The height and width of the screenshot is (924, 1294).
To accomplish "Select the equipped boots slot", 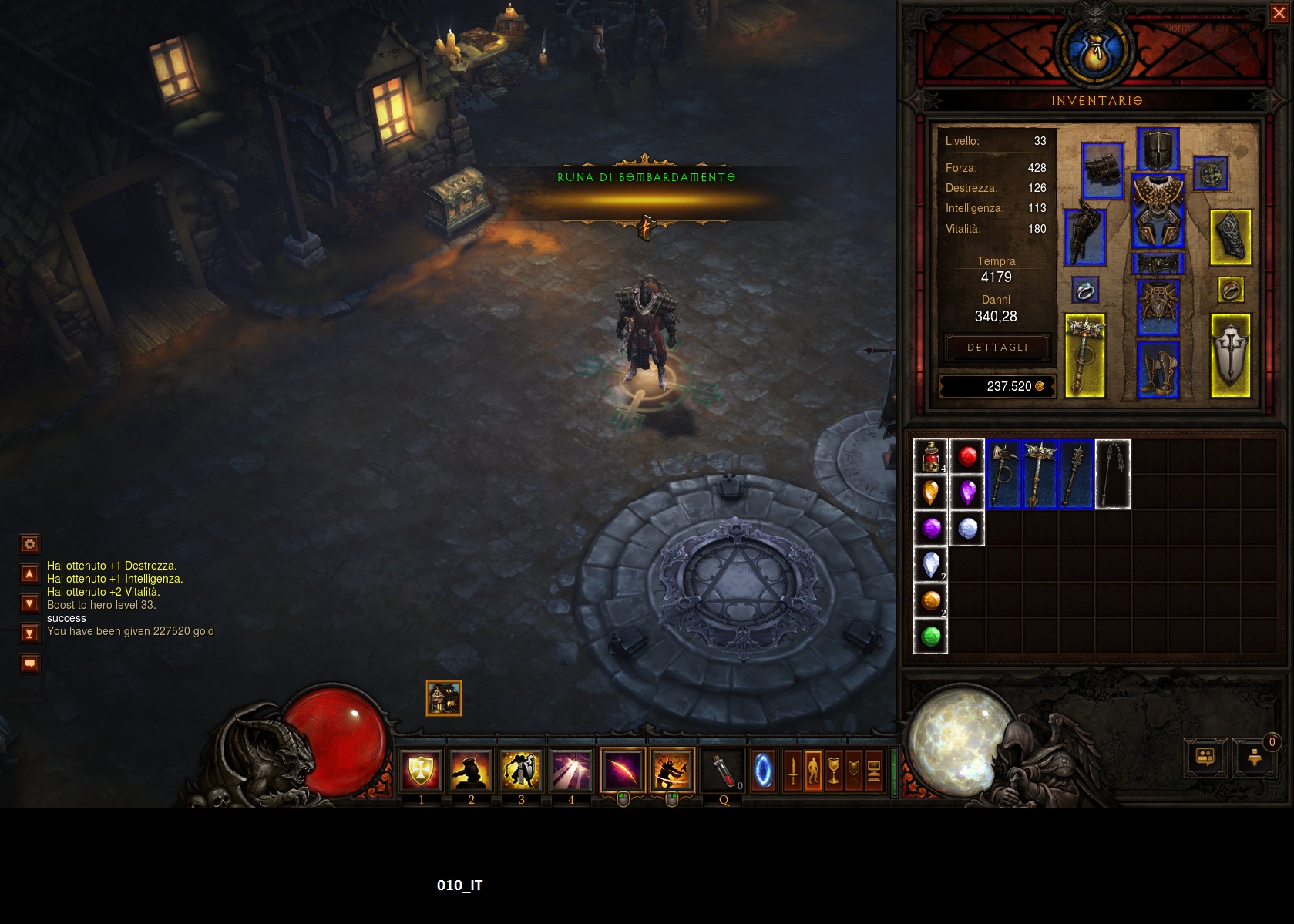I will (x=1158, y=369).
